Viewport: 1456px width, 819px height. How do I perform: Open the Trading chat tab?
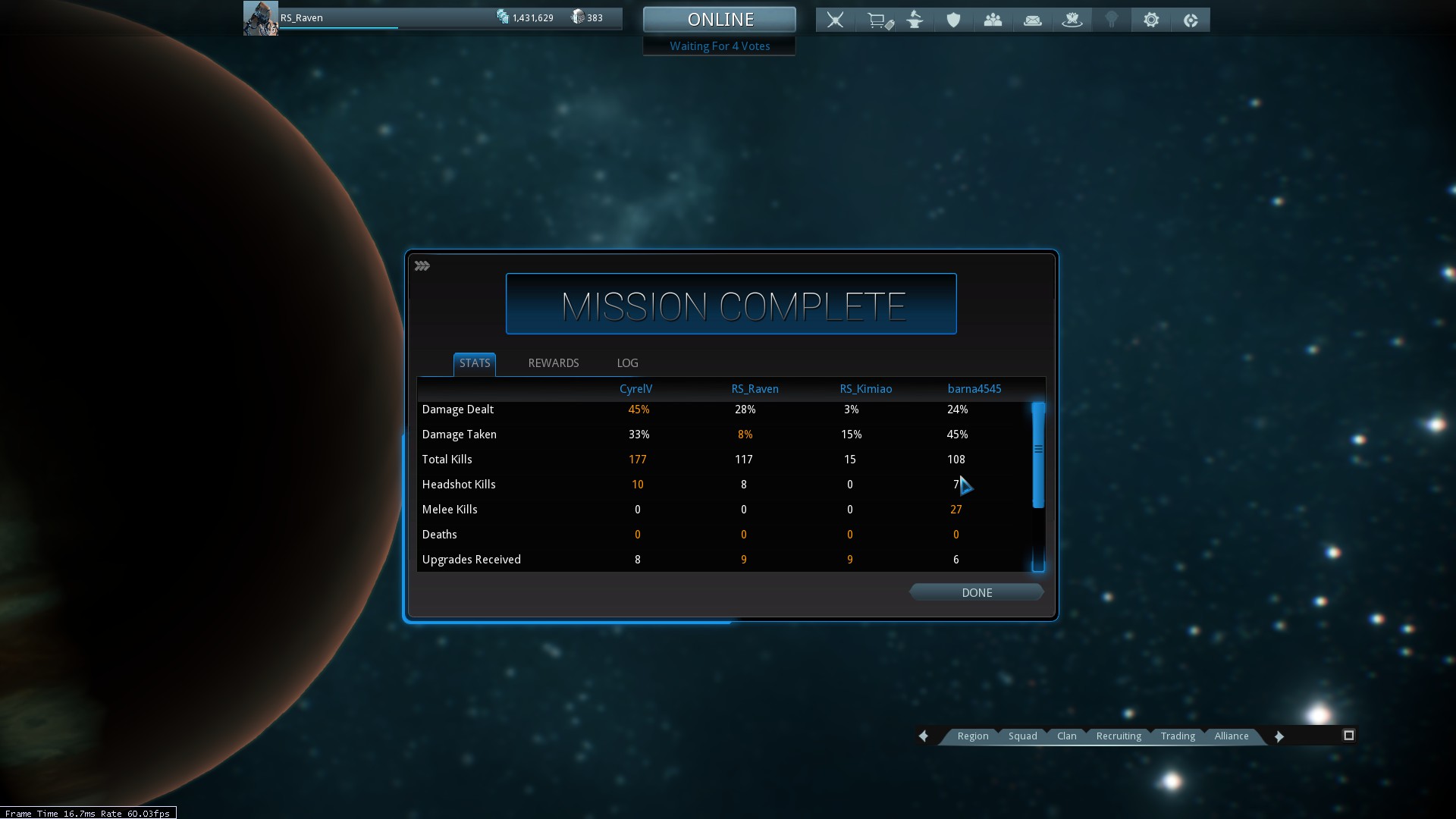click(x=1177, y=736)
